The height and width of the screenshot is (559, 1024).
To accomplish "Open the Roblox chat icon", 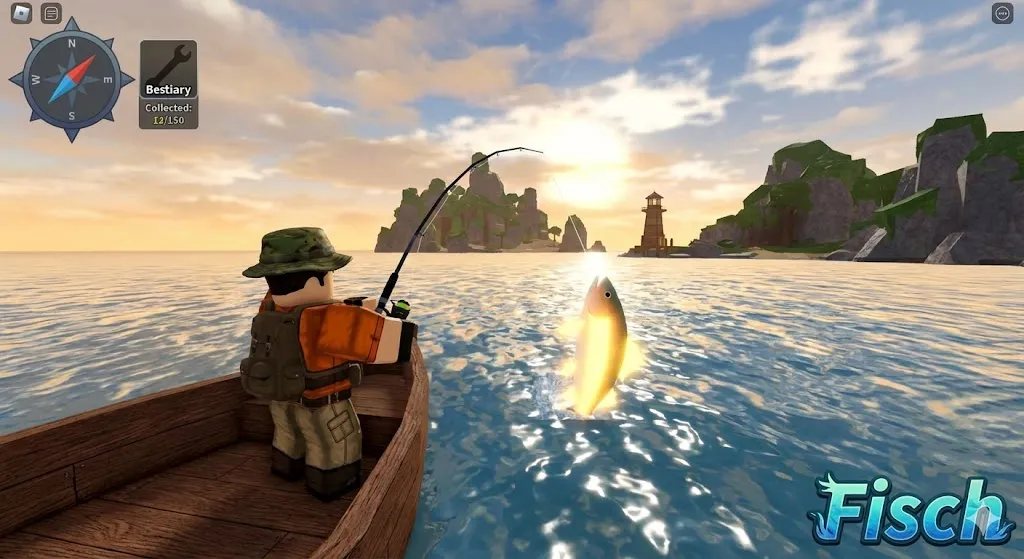I will click(51, 13).
